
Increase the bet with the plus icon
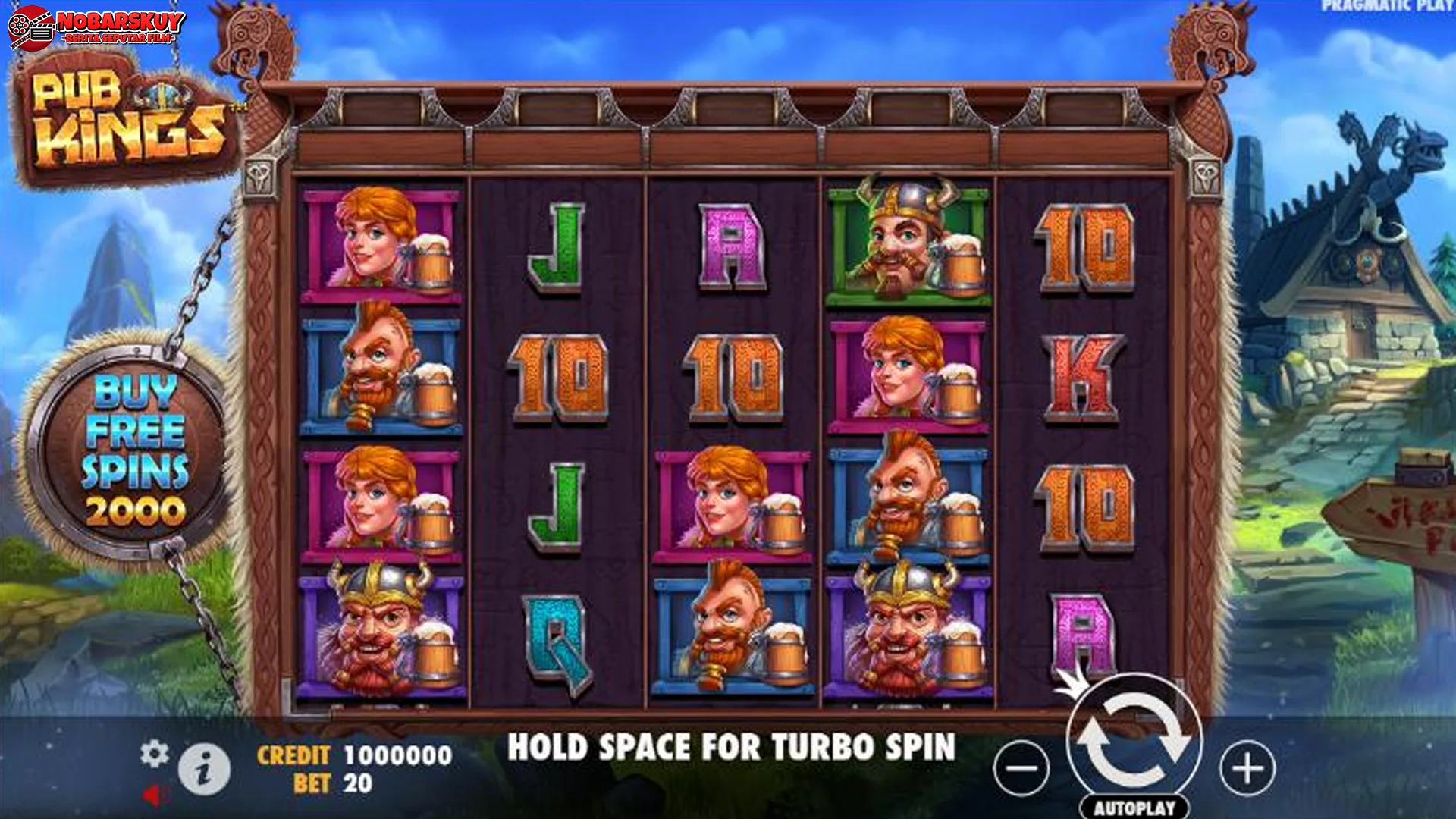pos(1246,768)
